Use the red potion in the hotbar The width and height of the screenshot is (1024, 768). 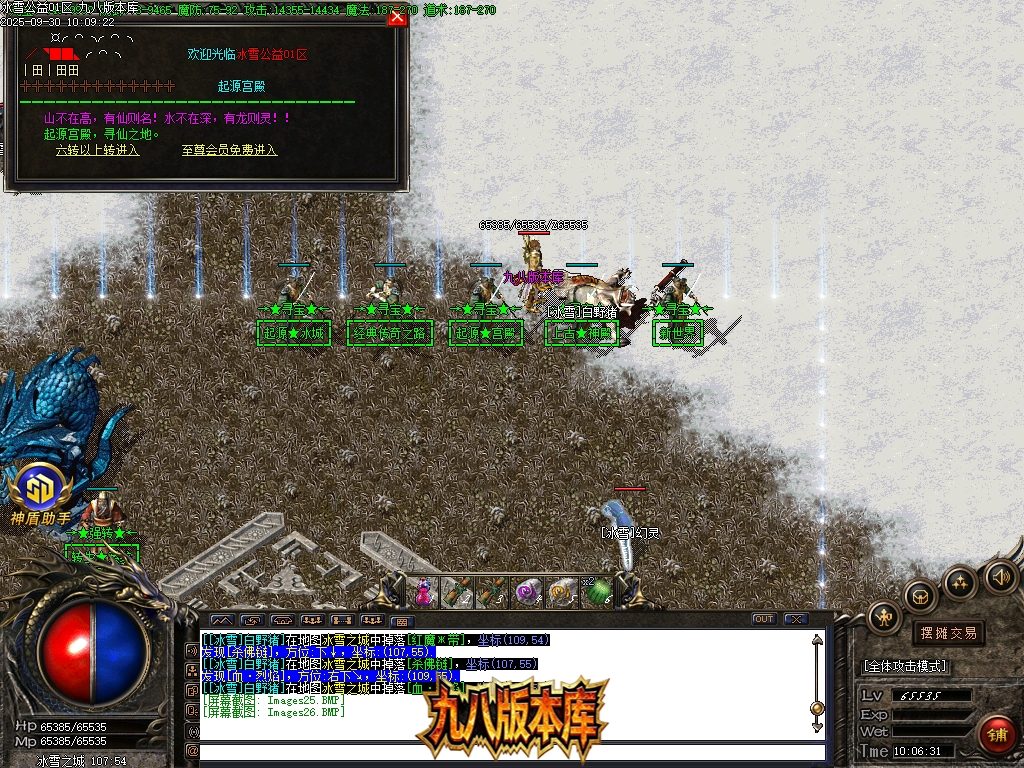(x=423, y=591)
